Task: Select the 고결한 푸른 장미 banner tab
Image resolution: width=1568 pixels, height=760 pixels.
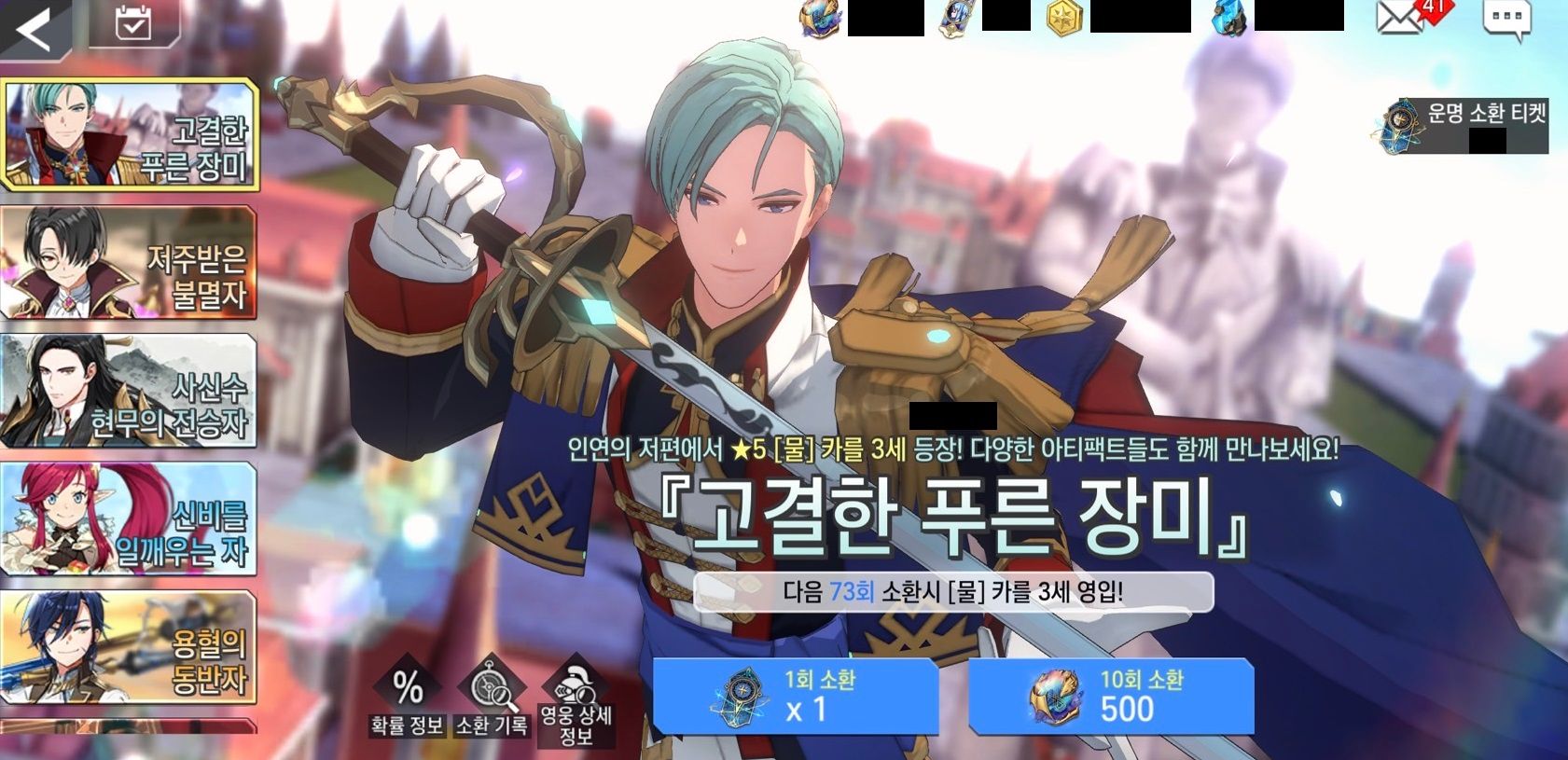Action: coord(129,135)
